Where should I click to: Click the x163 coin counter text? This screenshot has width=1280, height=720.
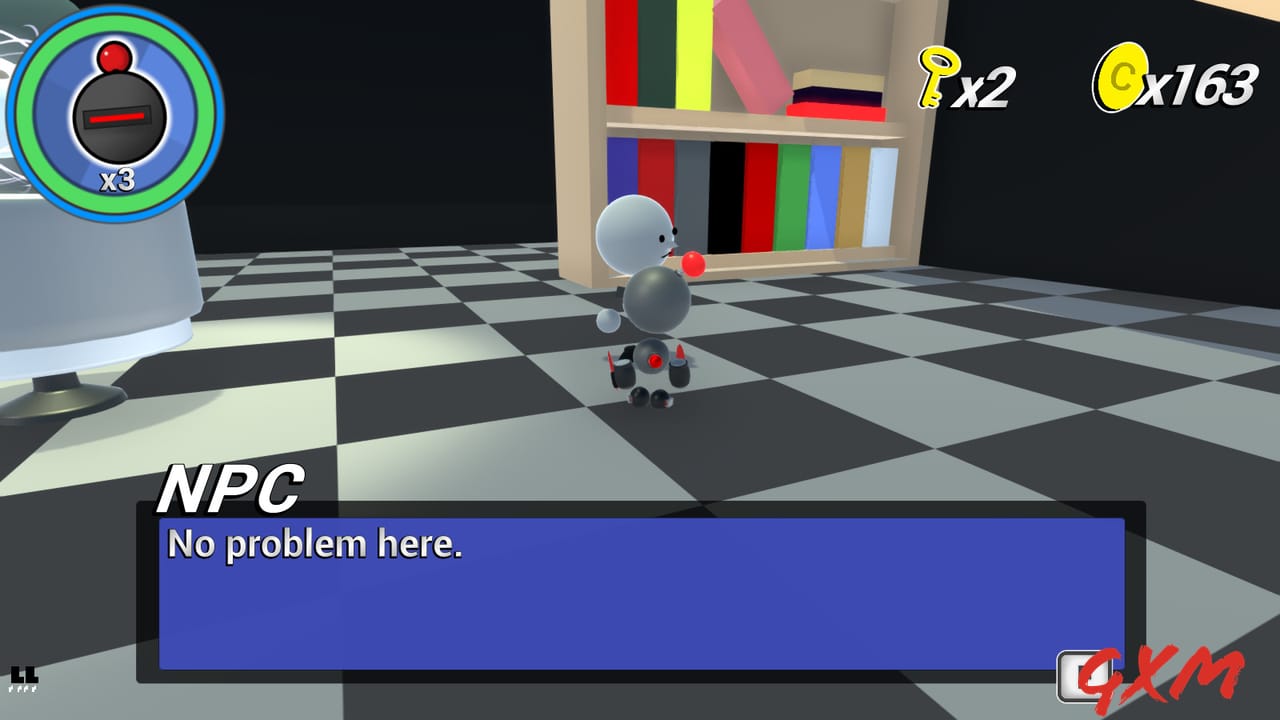pos(1200,83)
